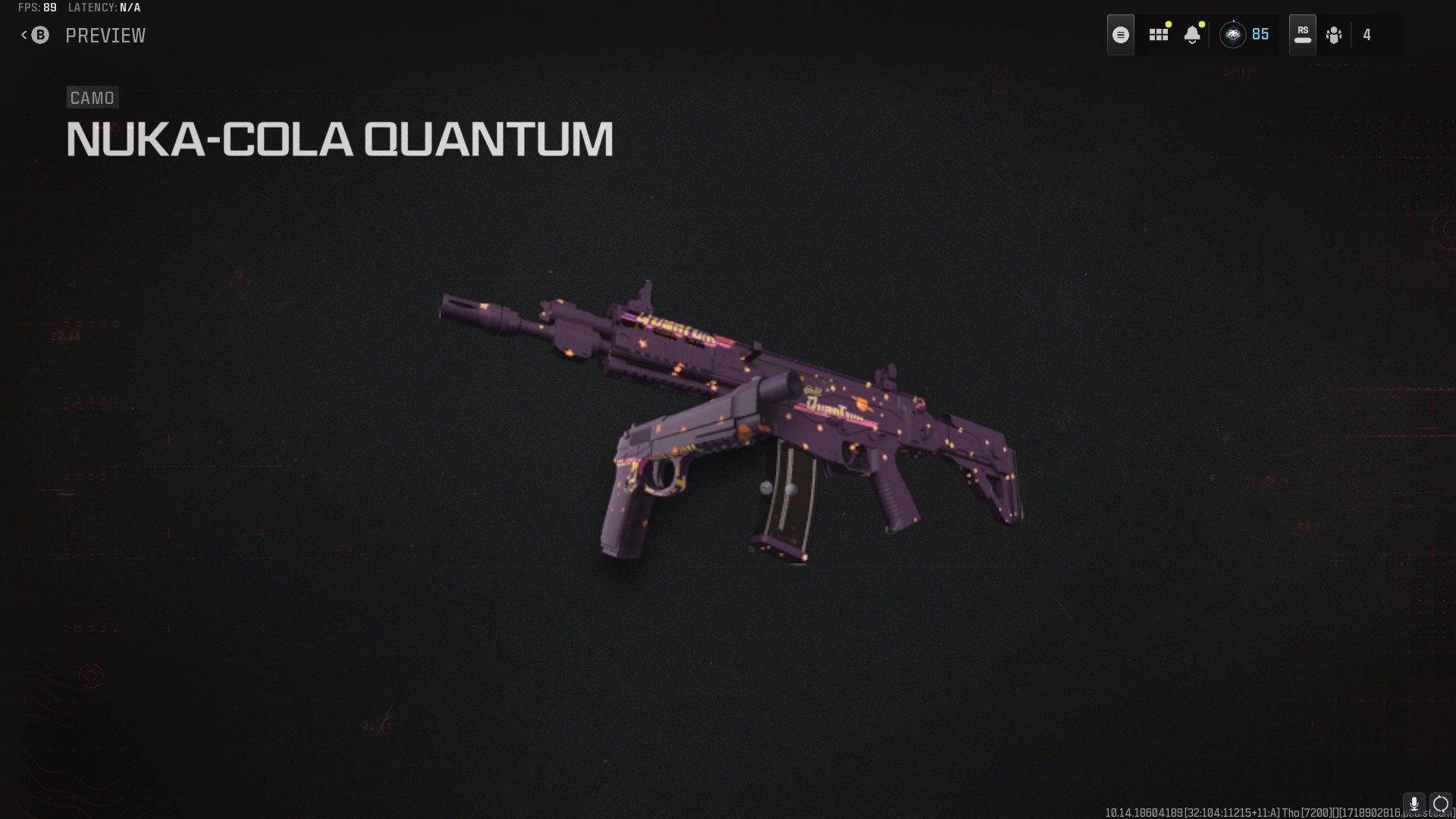Screen dimensions: 1456x819
Task: Click the right-stick RS indicator icon
Action: click(1302, 34)
